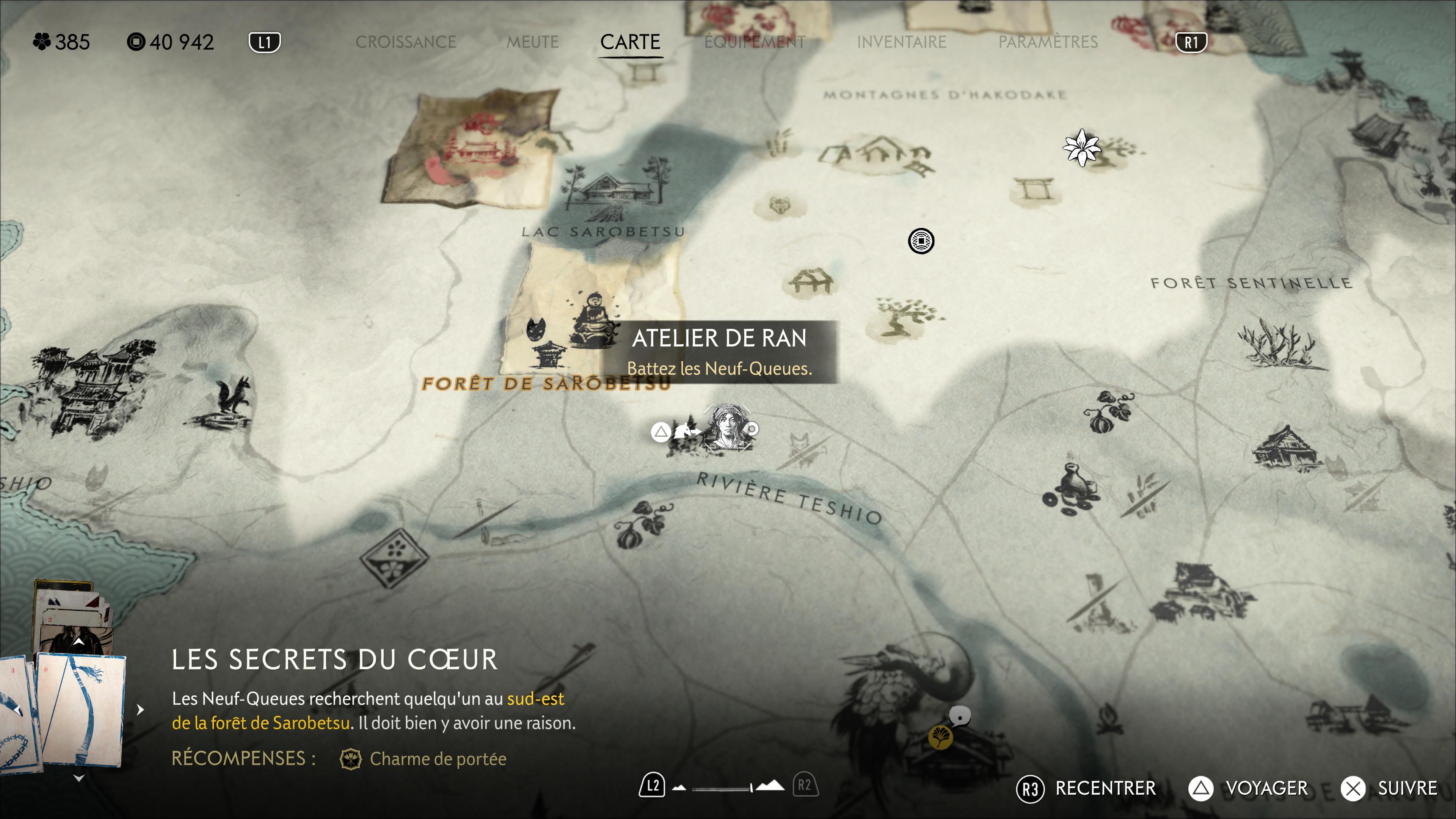Select the white lily flower map marker
This screenshot has width=1456, height=819.
(x=1081, y=148)
